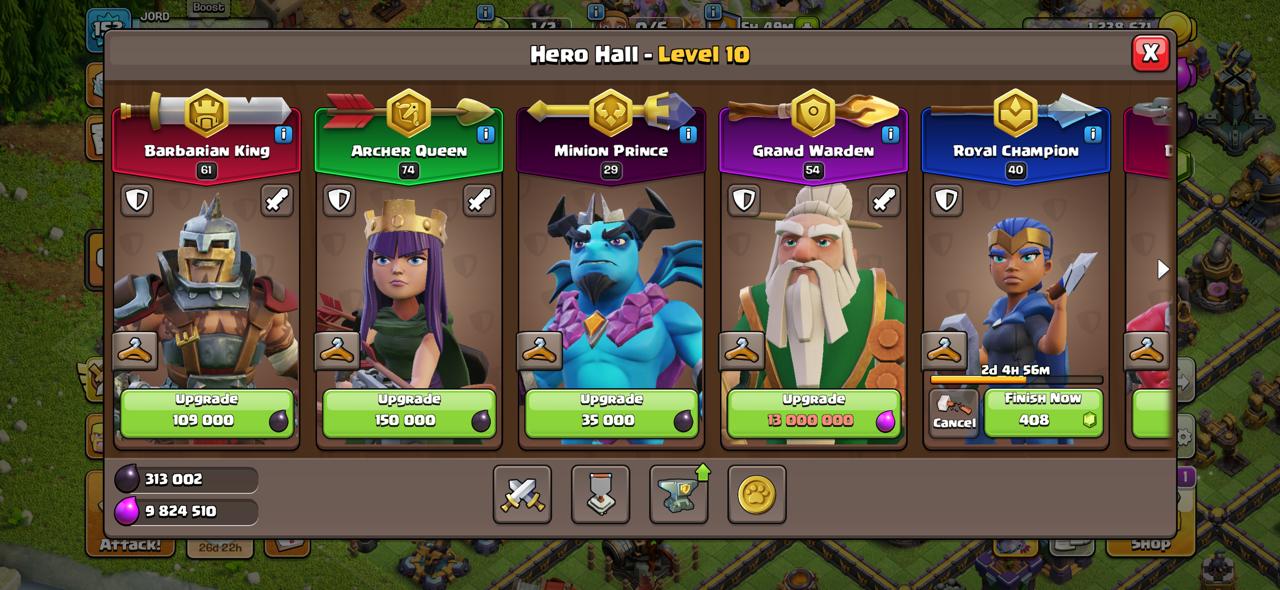Upgrade the Grand Warden for 13 000 000
Screen dimensions: 1280x590
[x=813, y=412]
